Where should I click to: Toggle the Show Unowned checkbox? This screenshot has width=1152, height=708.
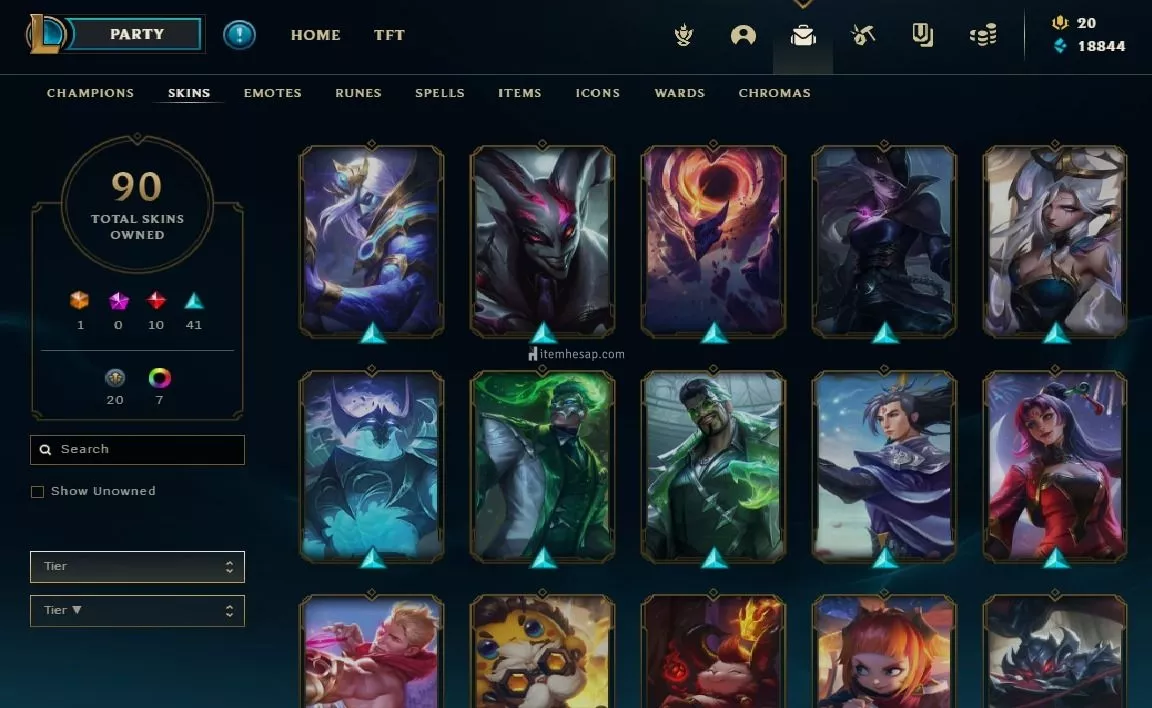(x=38, y=492)
